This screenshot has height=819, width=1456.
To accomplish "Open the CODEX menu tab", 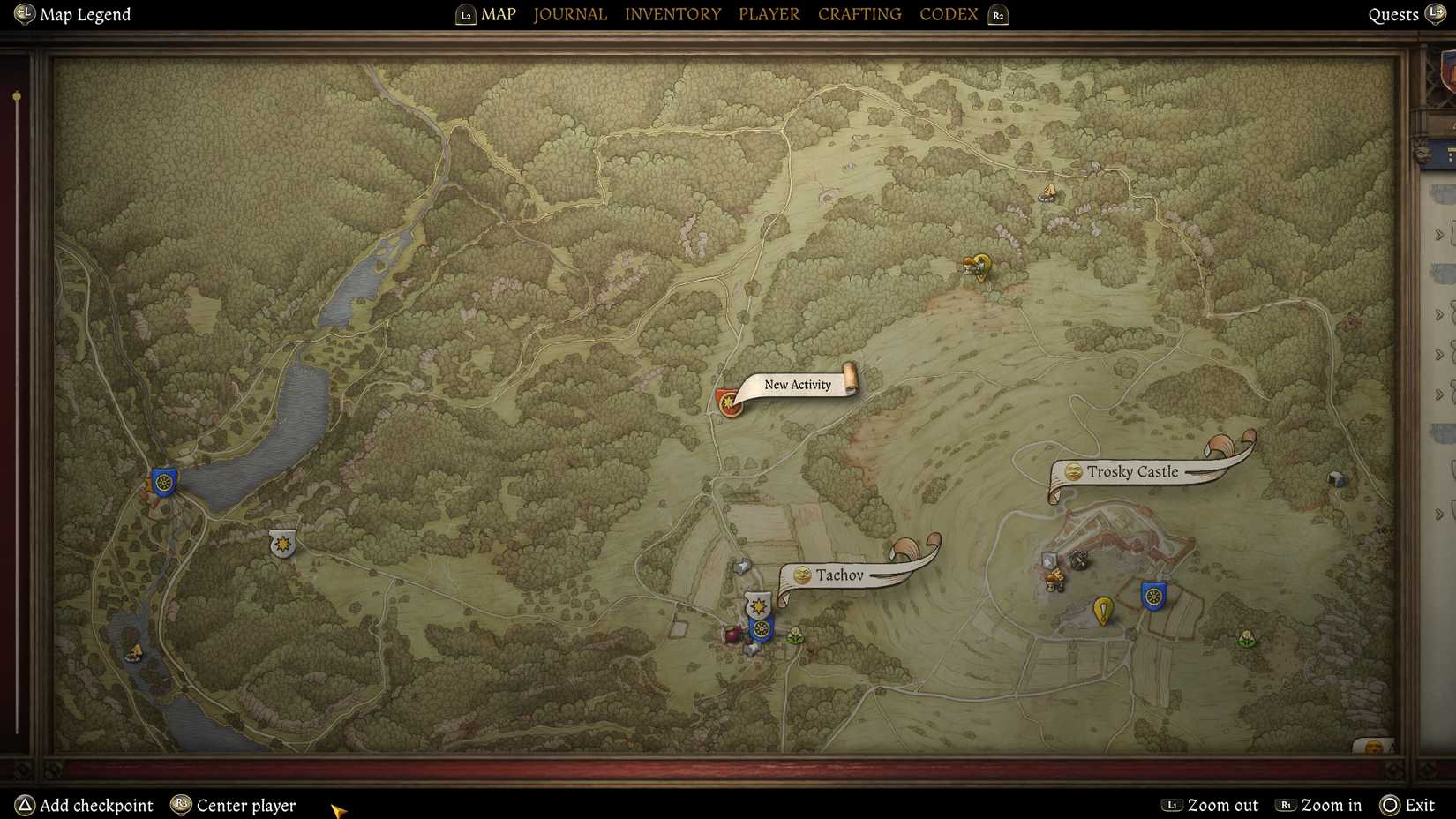I will 948,13.
